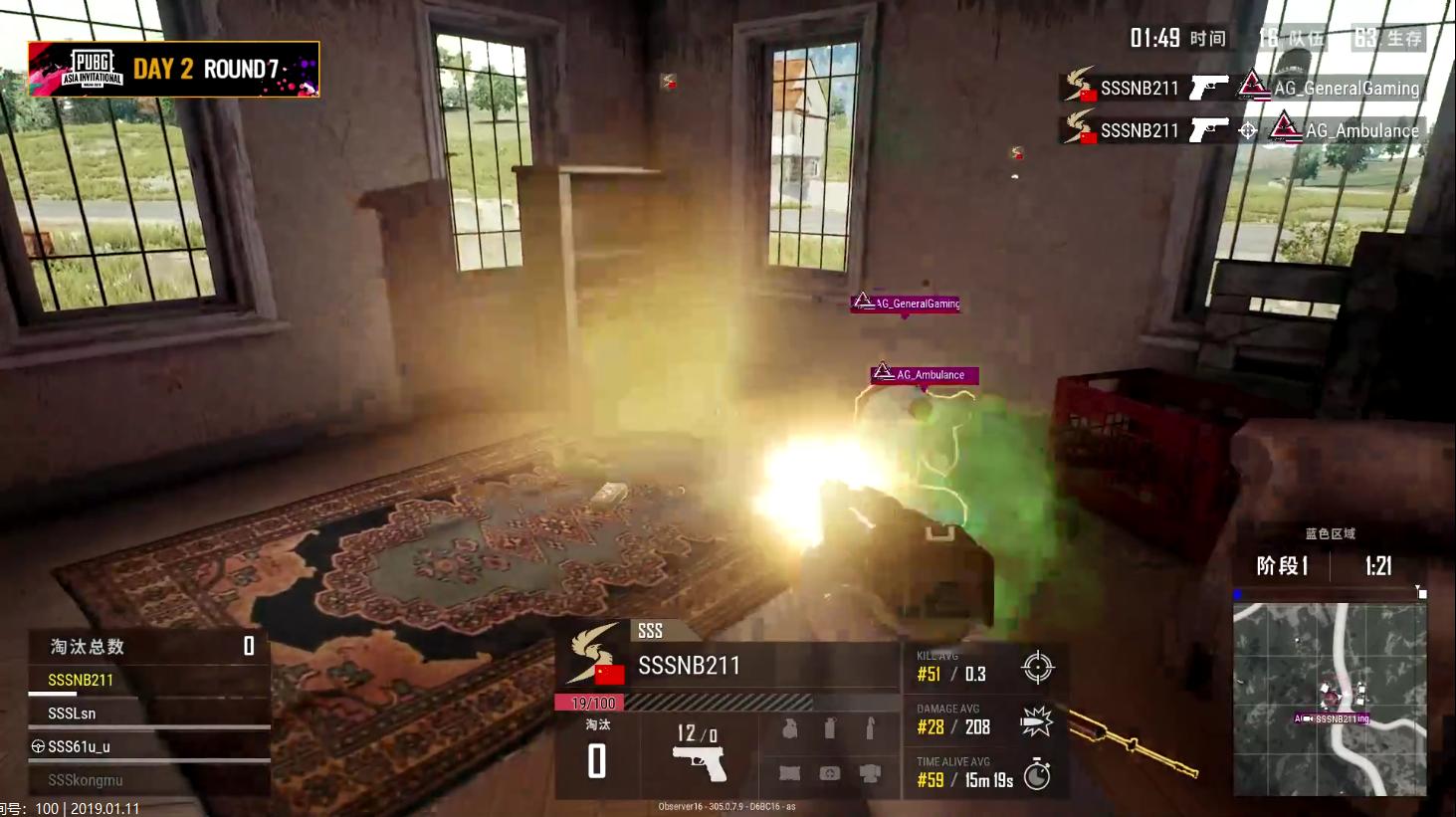Click the PUBG Asia Invitational logo banner
The image size is (1456, 817).
point(174,69)
